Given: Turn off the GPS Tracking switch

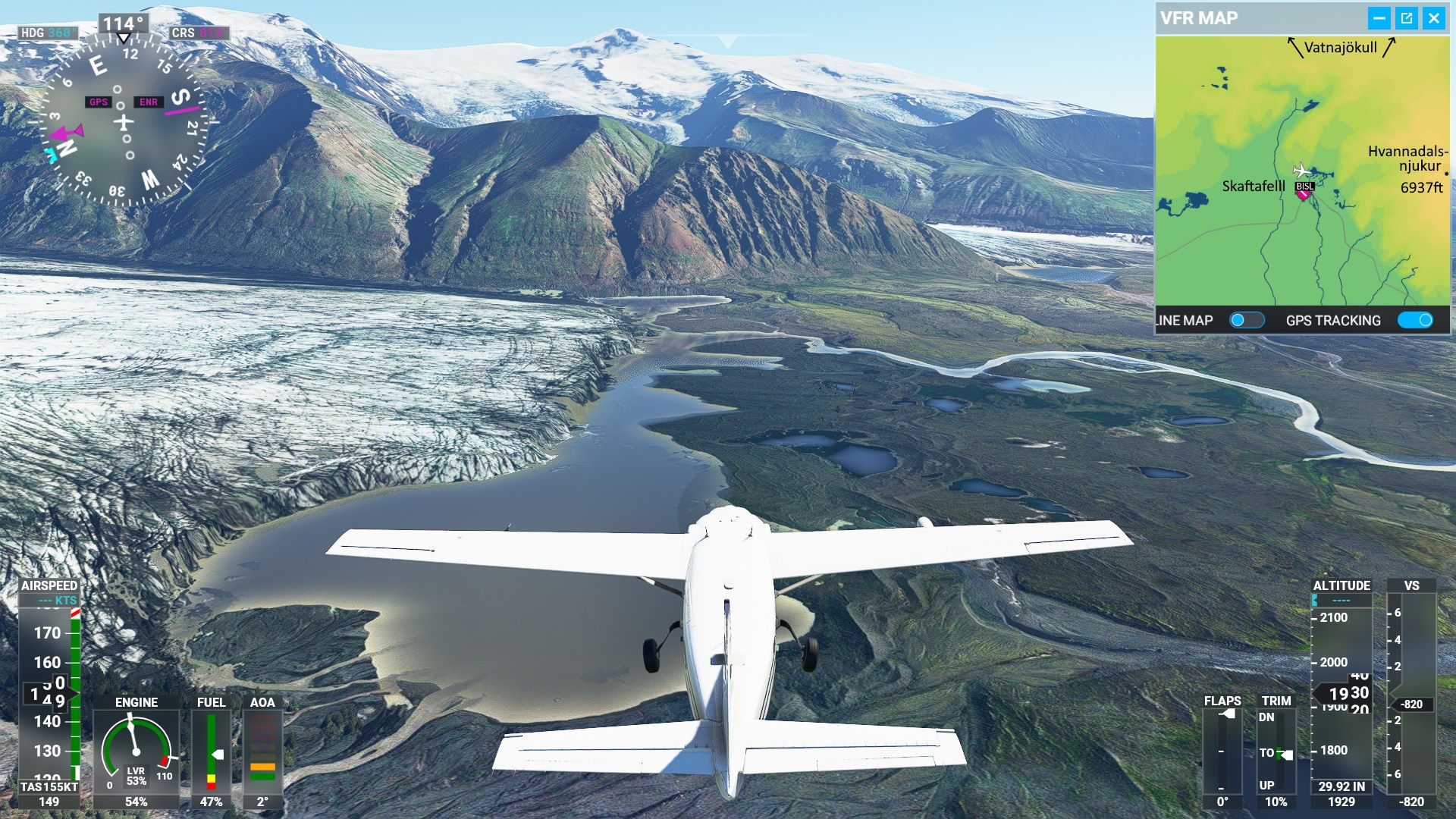Looking at the screenshot, I should [x=1415, y=320].
